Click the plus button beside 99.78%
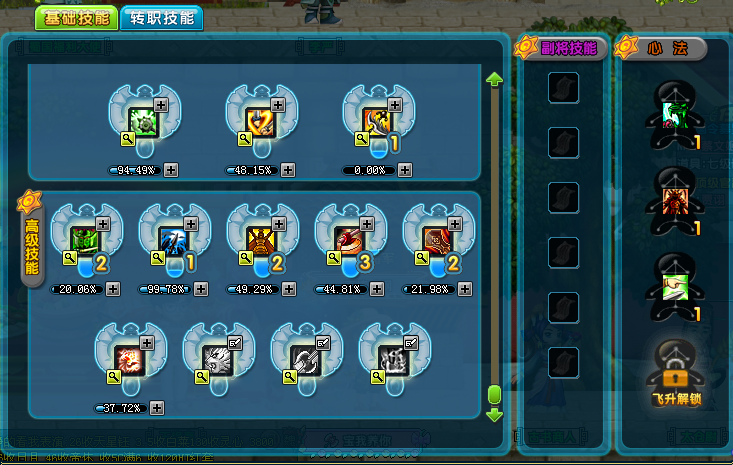 point(201,289)
